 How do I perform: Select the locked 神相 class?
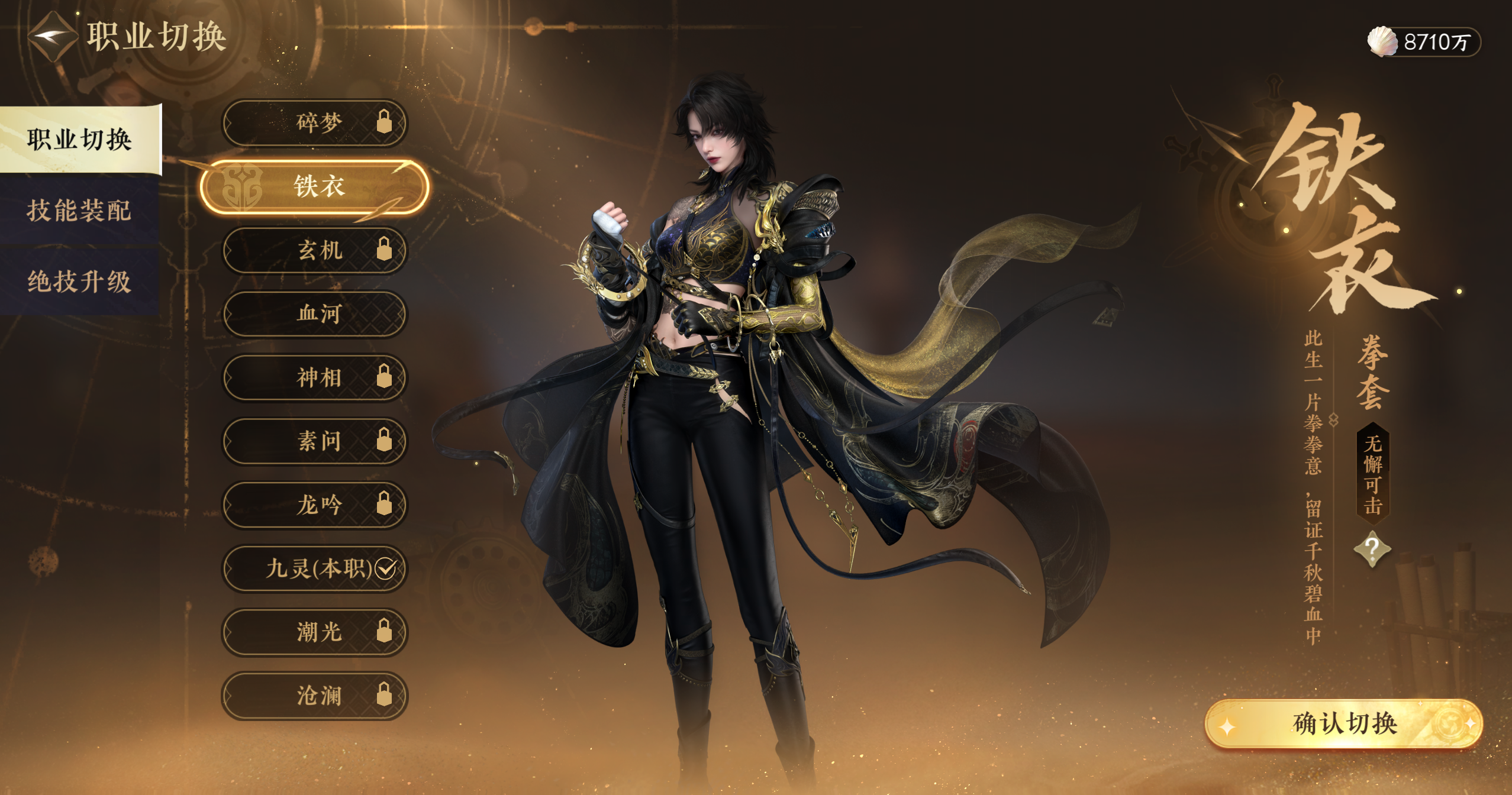point(315,377)
